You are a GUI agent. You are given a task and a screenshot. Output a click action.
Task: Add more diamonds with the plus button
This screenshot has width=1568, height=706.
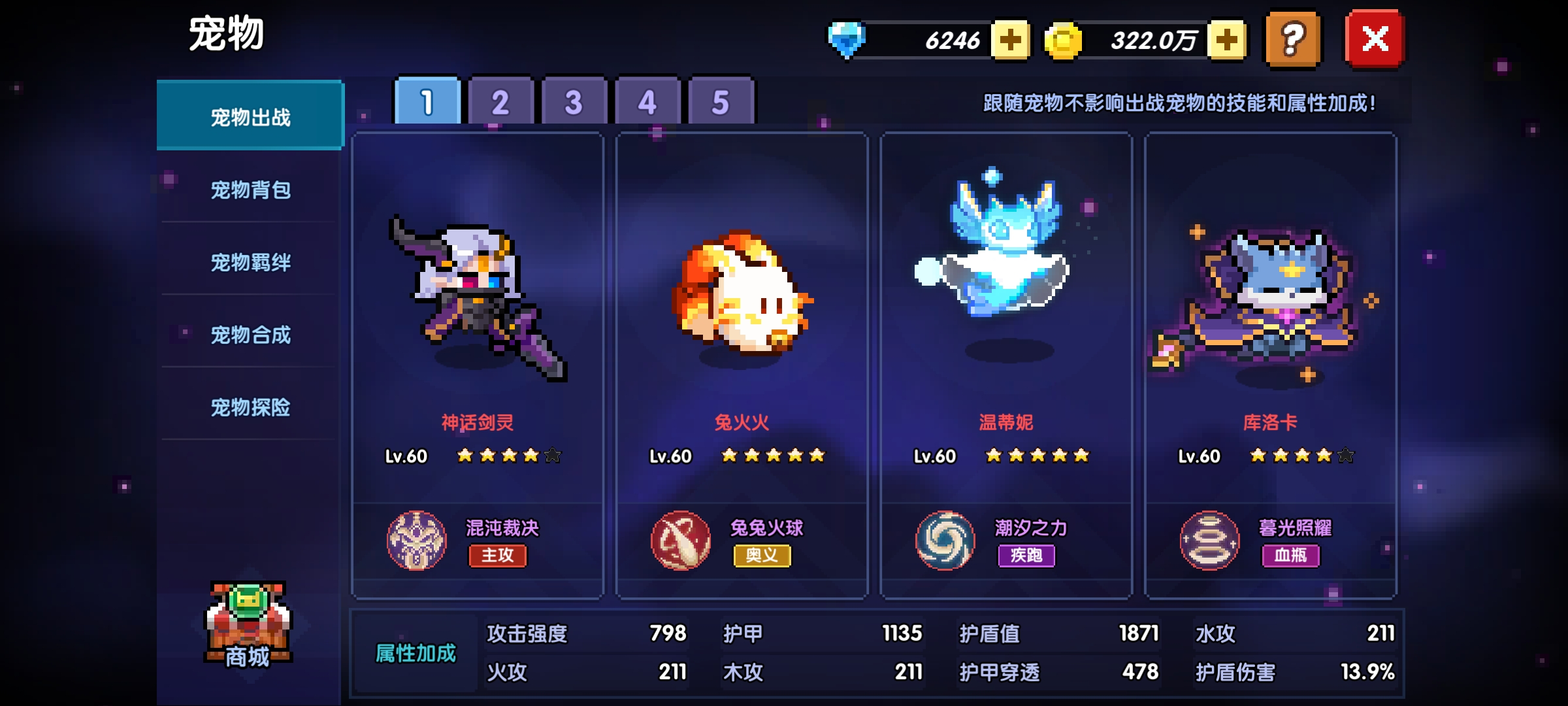pos(1010,41)
